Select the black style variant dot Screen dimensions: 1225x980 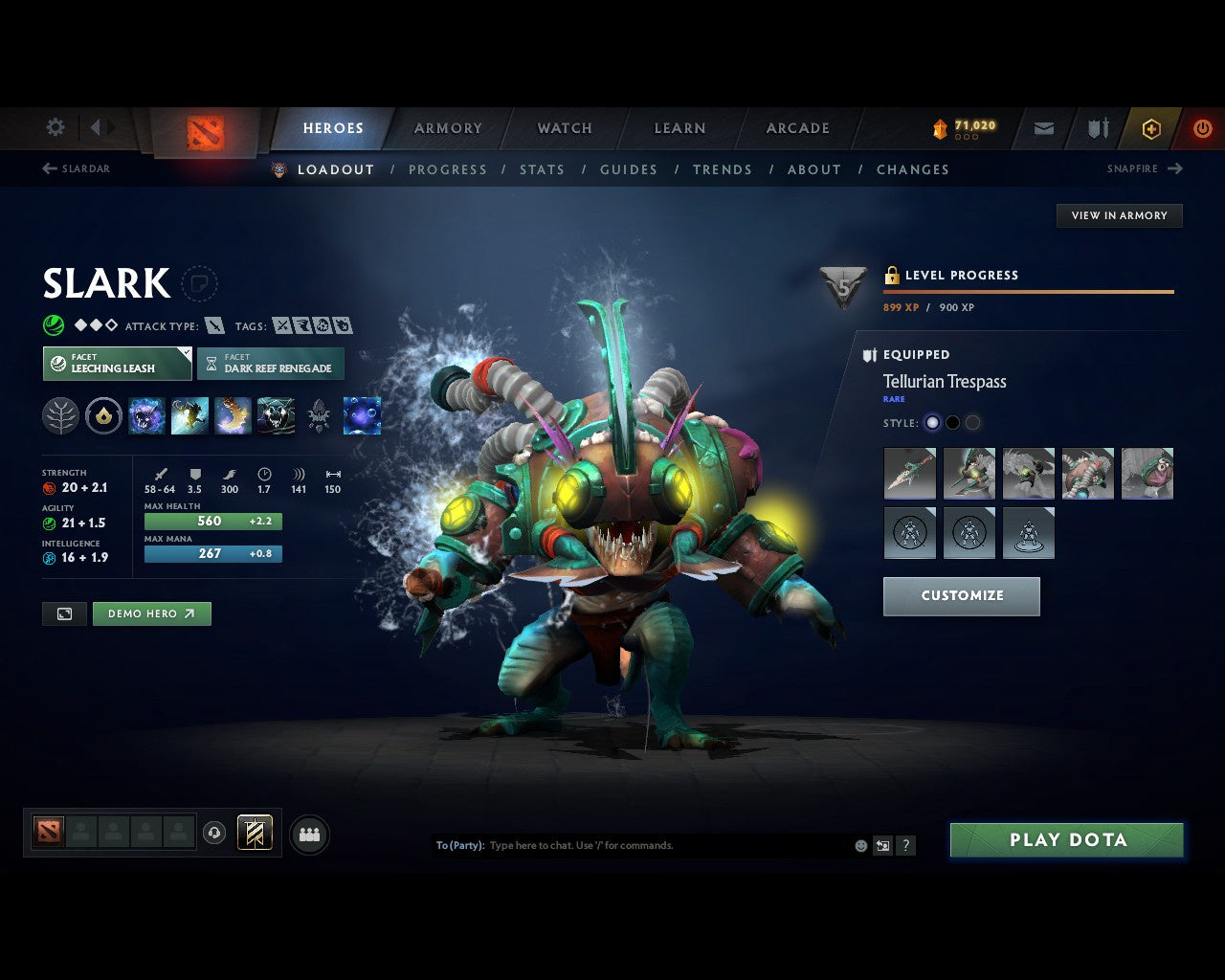[952, 422]
